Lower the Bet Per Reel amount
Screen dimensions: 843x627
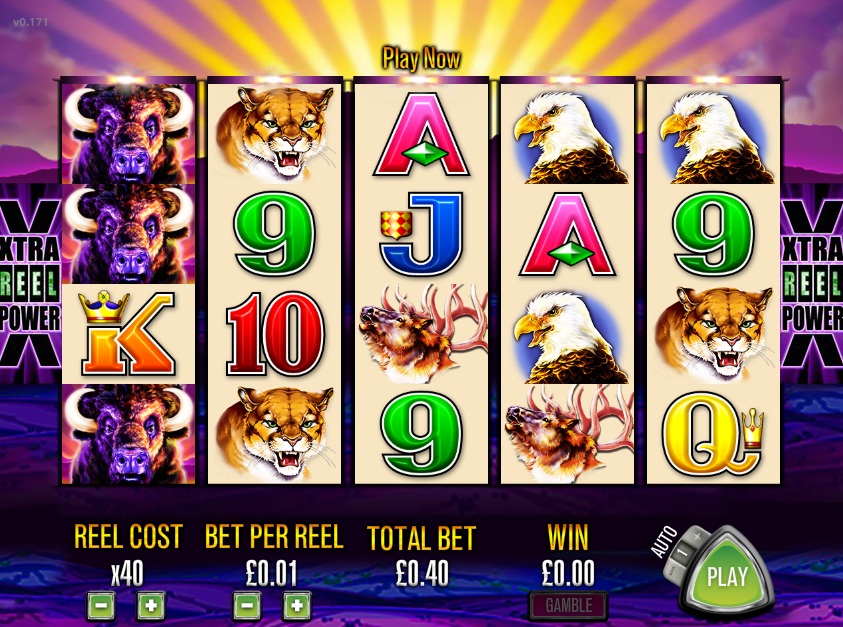247,605
